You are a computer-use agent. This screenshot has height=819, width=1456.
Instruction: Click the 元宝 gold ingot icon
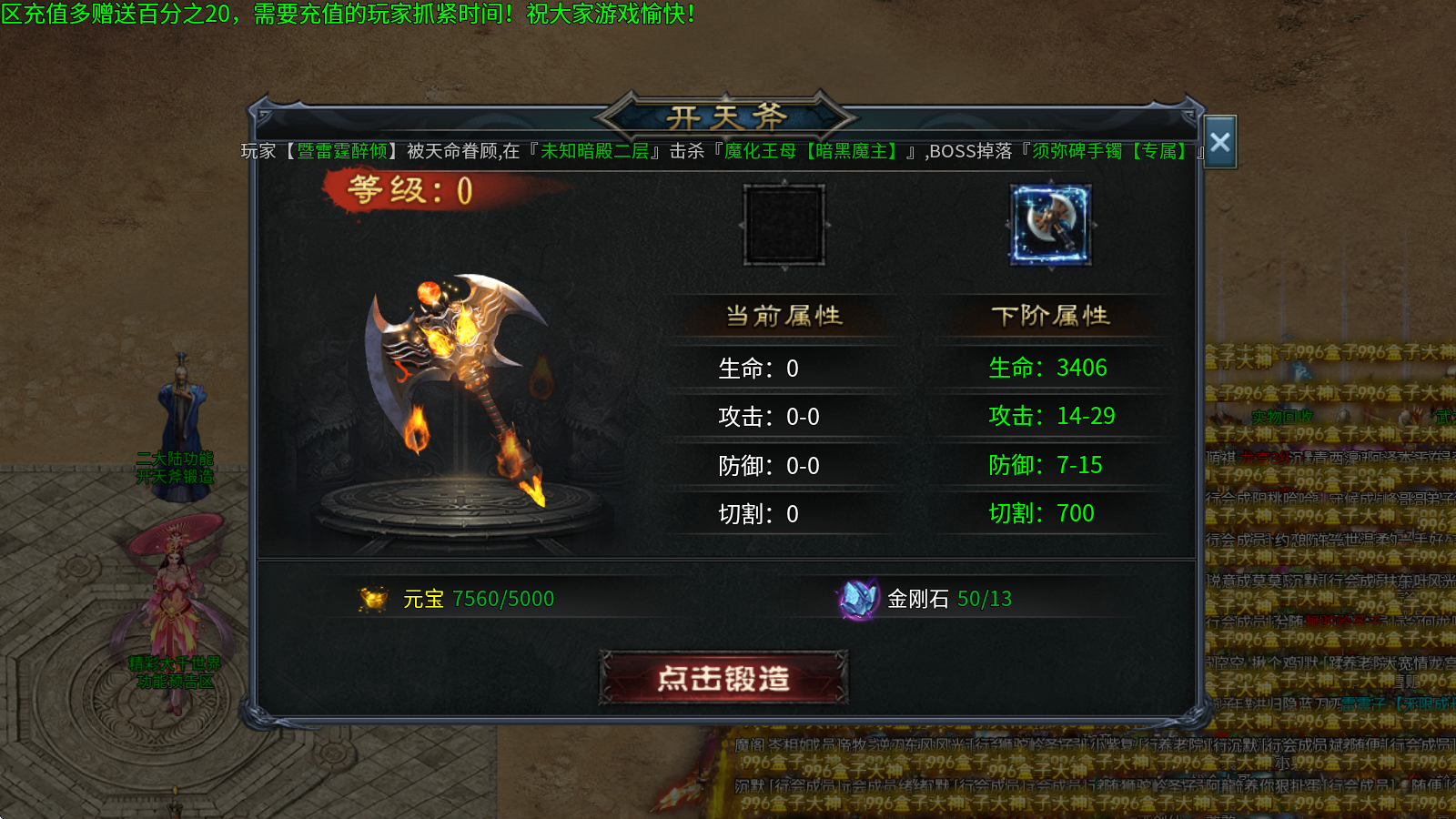pos(374,598)
